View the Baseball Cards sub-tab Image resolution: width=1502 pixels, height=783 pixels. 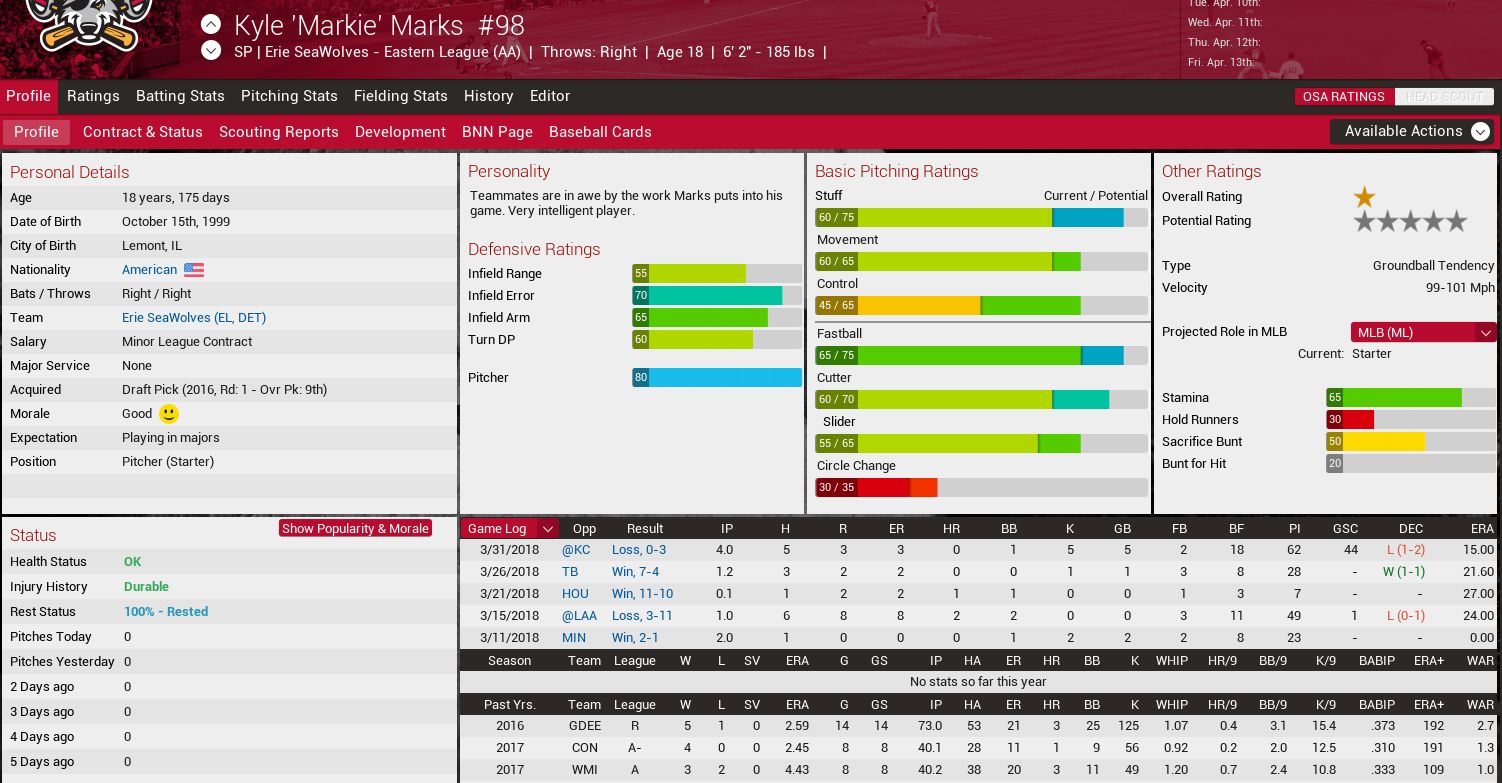[x=600, y=132]
